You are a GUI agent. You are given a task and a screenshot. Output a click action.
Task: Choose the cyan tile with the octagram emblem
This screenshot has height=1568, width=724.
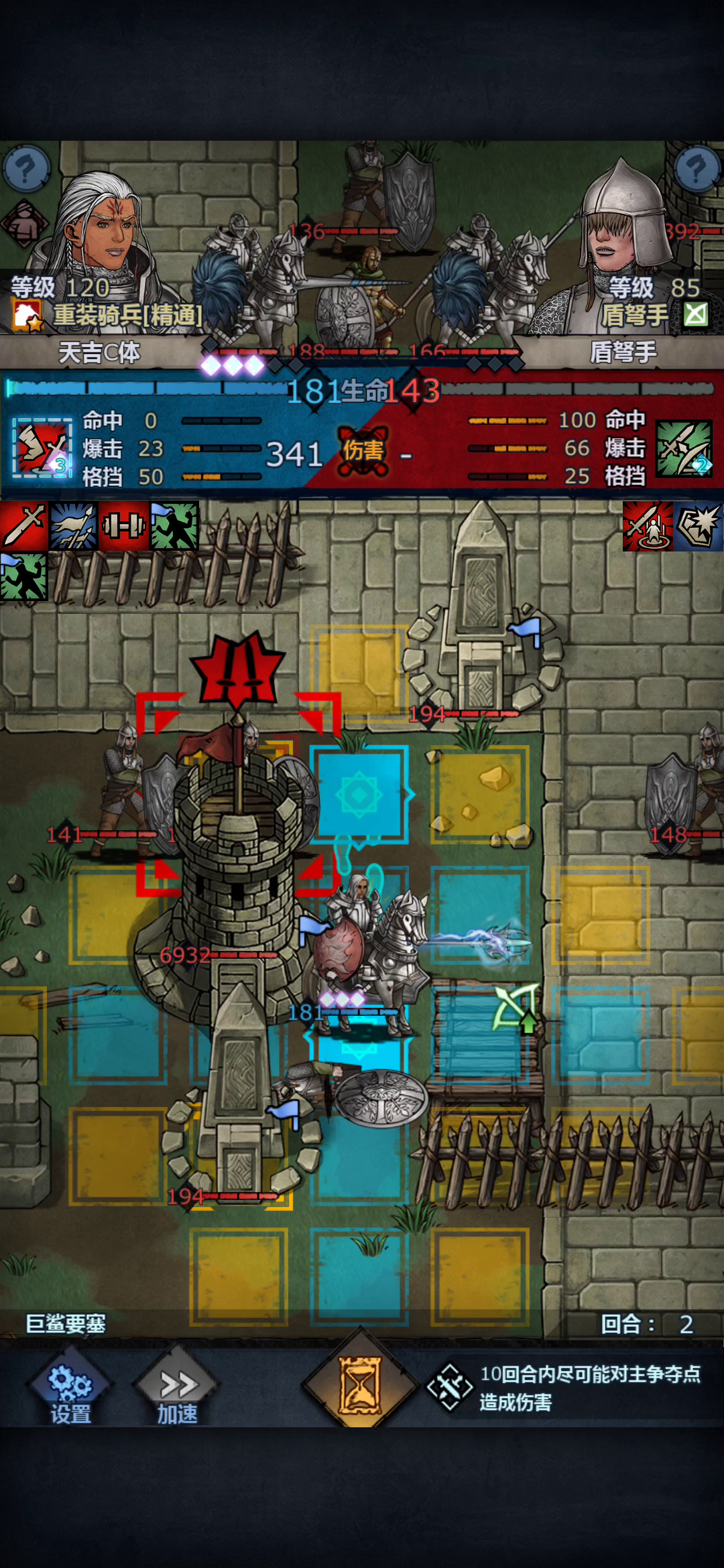359,794
